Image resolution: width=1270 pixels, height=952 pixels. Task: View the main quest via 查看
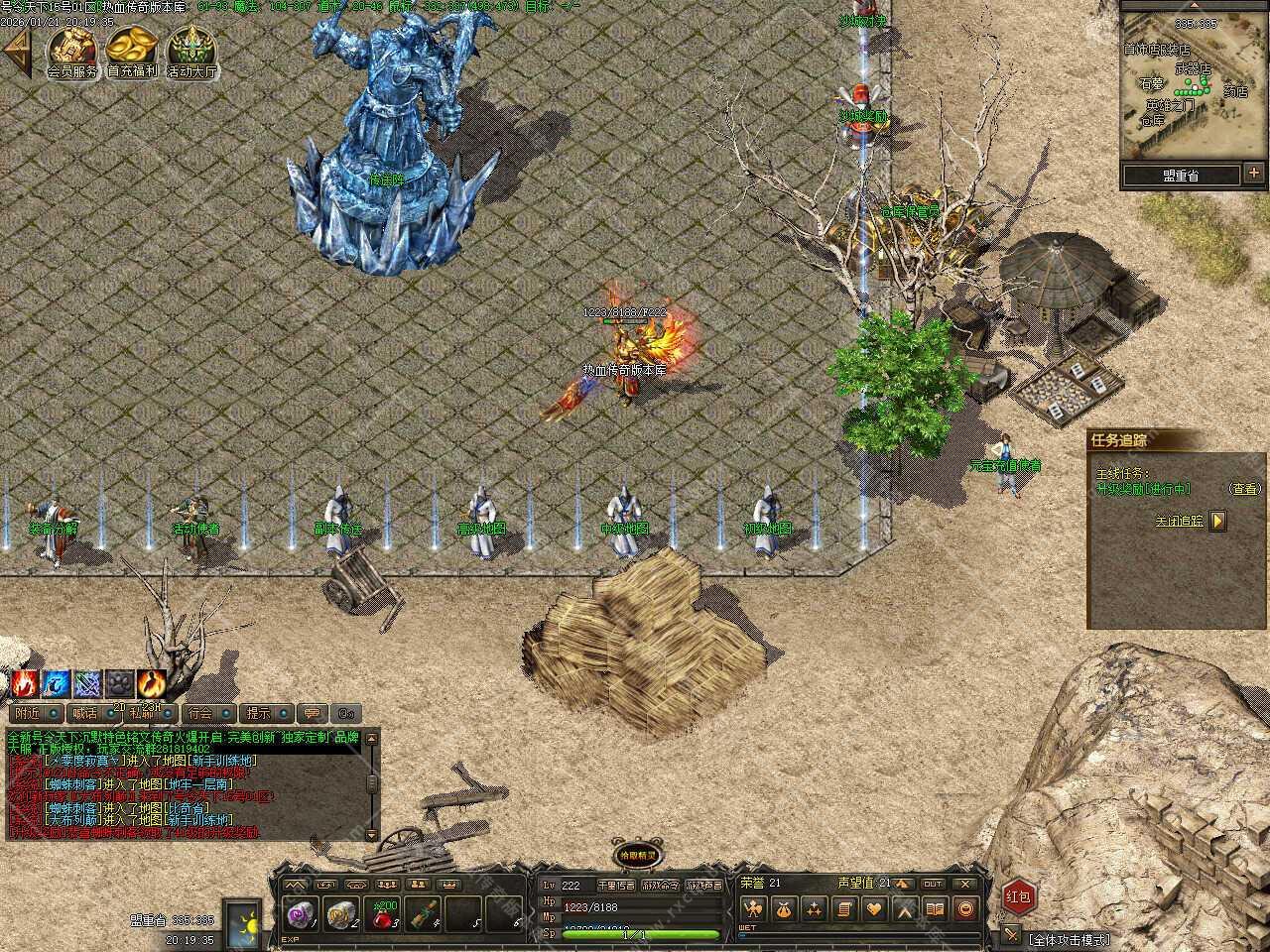pyautogui.click(x=1244, y=489)
